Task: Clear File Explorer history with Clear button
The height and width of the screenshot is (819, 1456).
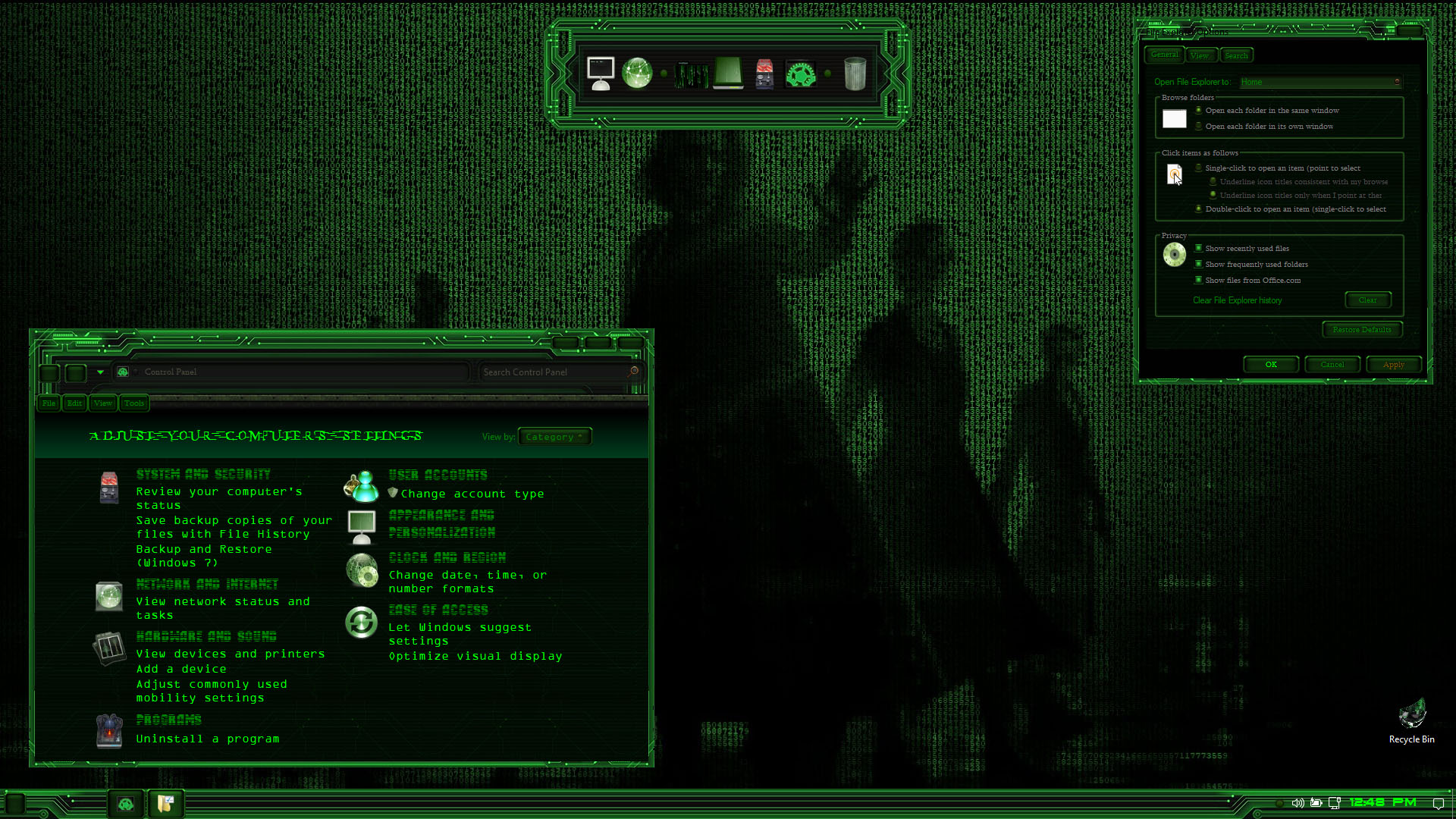Action: 1367,300
